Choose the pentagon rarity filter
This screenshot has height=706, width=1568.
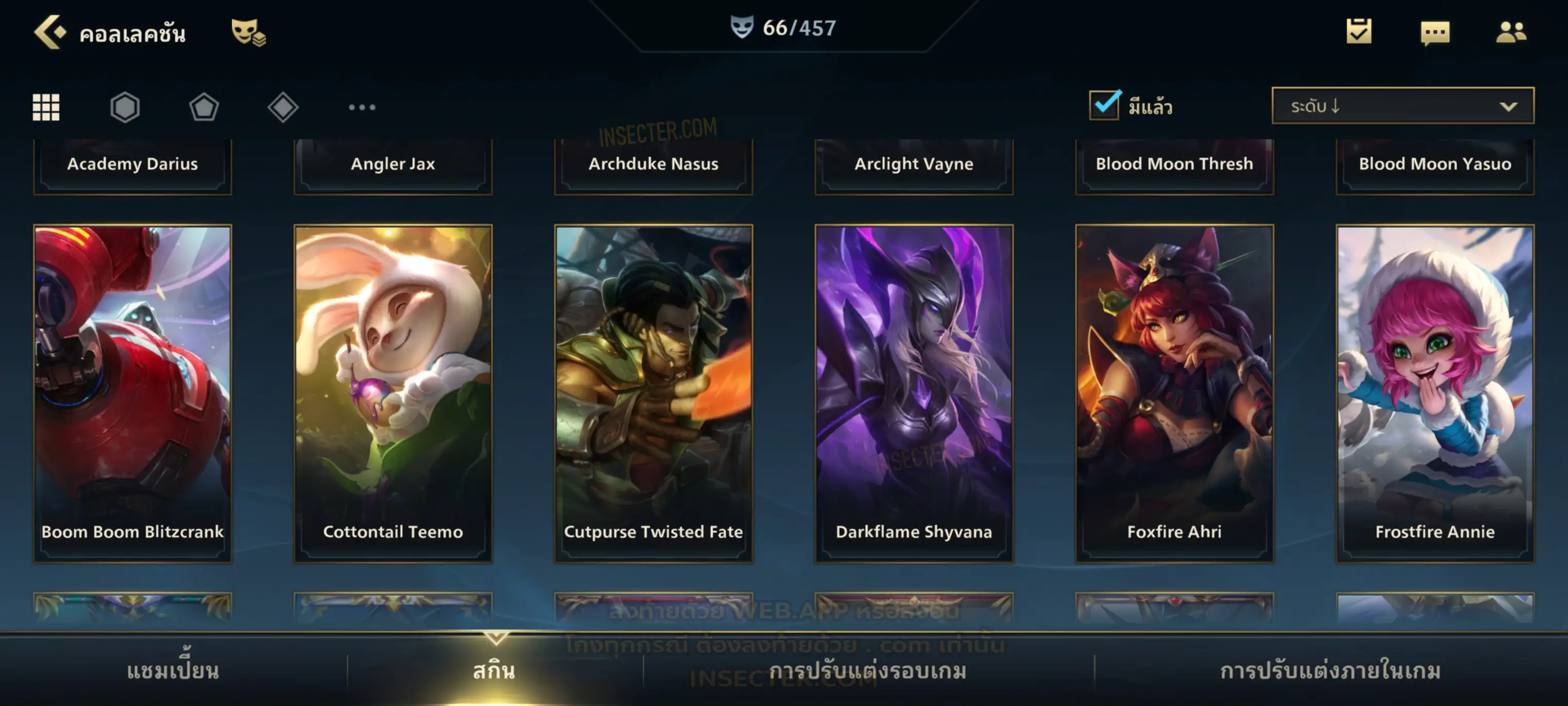coord(204,107)
